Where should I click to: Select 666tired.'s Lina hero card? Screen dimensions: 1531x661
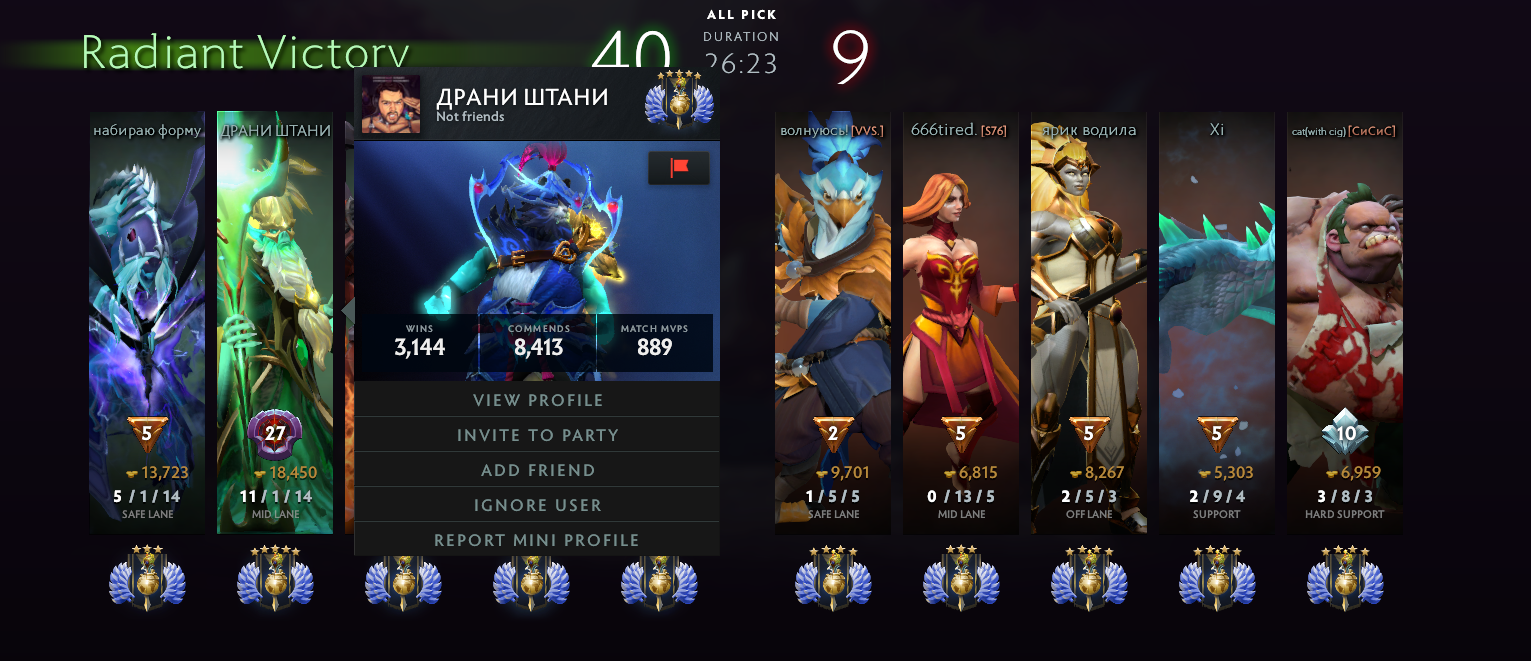point(961,300)
